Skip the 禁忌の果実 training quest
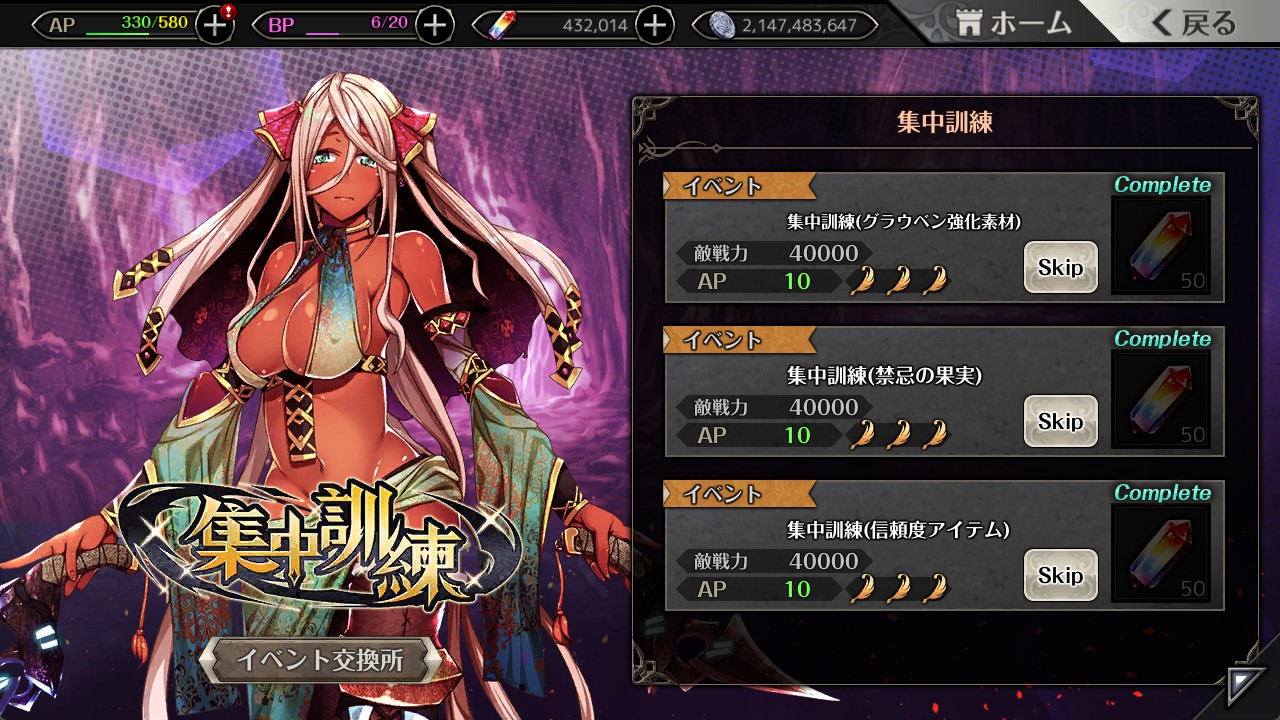 [x=1060, y=421]
